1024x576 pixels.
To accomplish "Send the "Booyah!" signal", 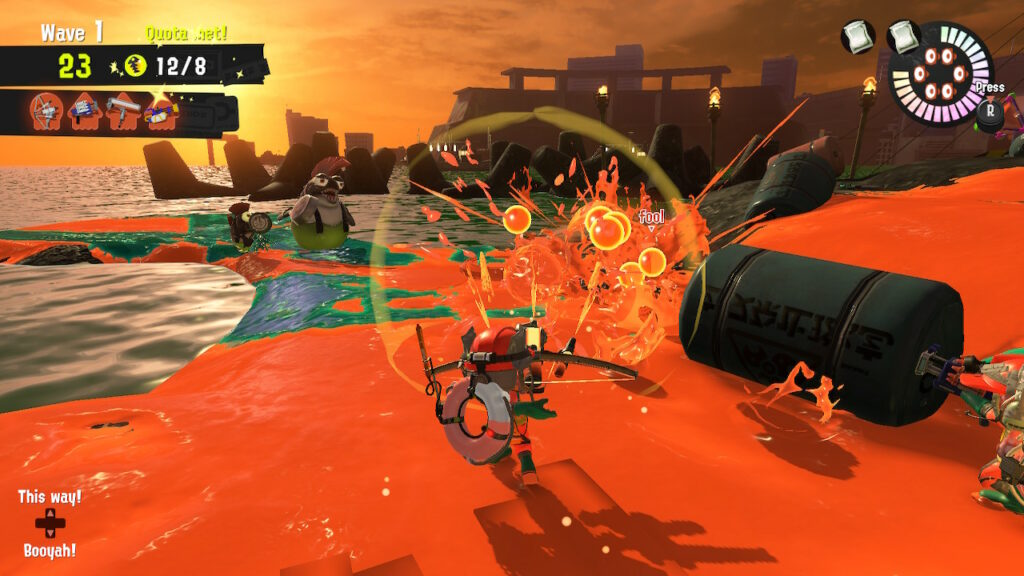I will click(49, 550).
